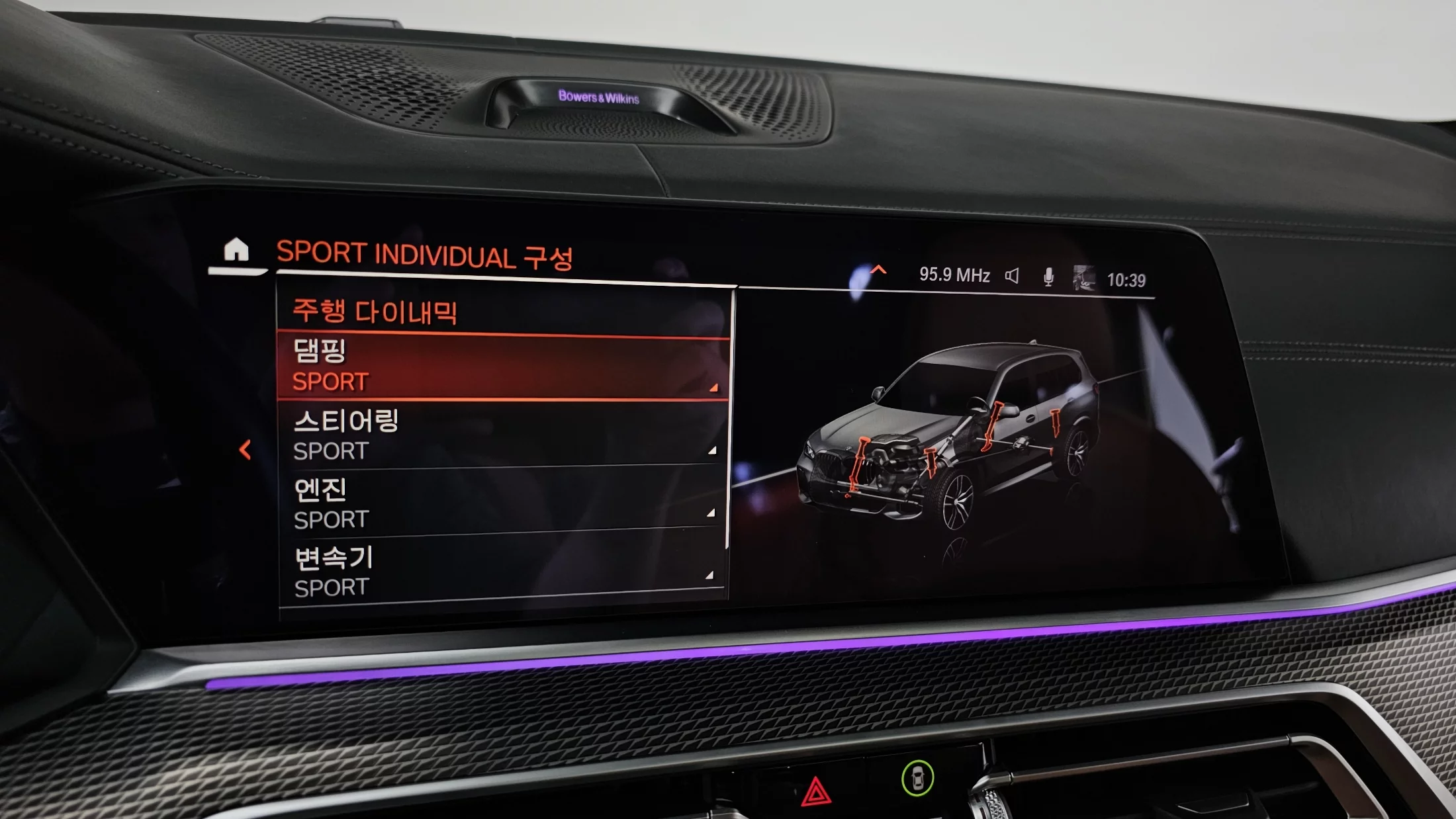Screen dimensions: 1456x819
Task: Go back with the left arrow
Action: coord(245,450)
